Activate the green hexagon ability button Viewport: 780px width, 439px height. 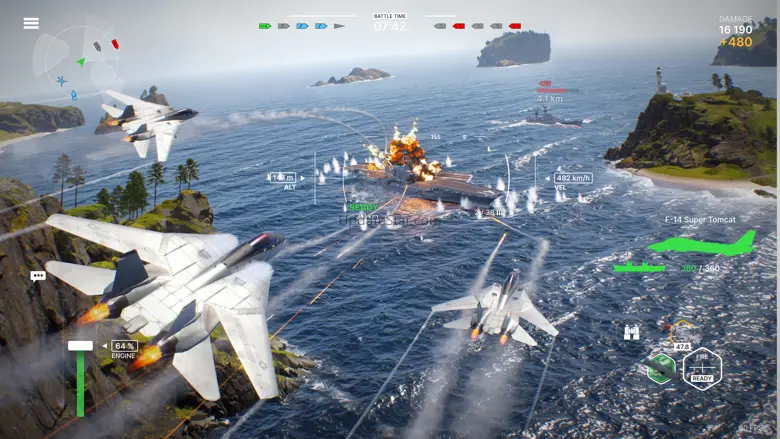(x=660, y=368)
